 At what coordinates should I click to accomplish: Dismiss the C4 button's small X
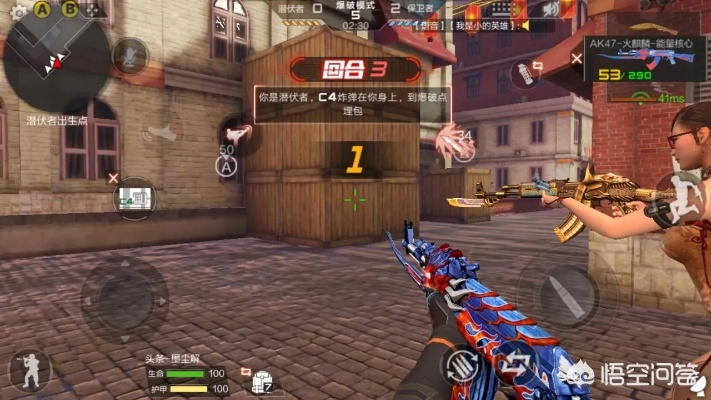(113, 178)
